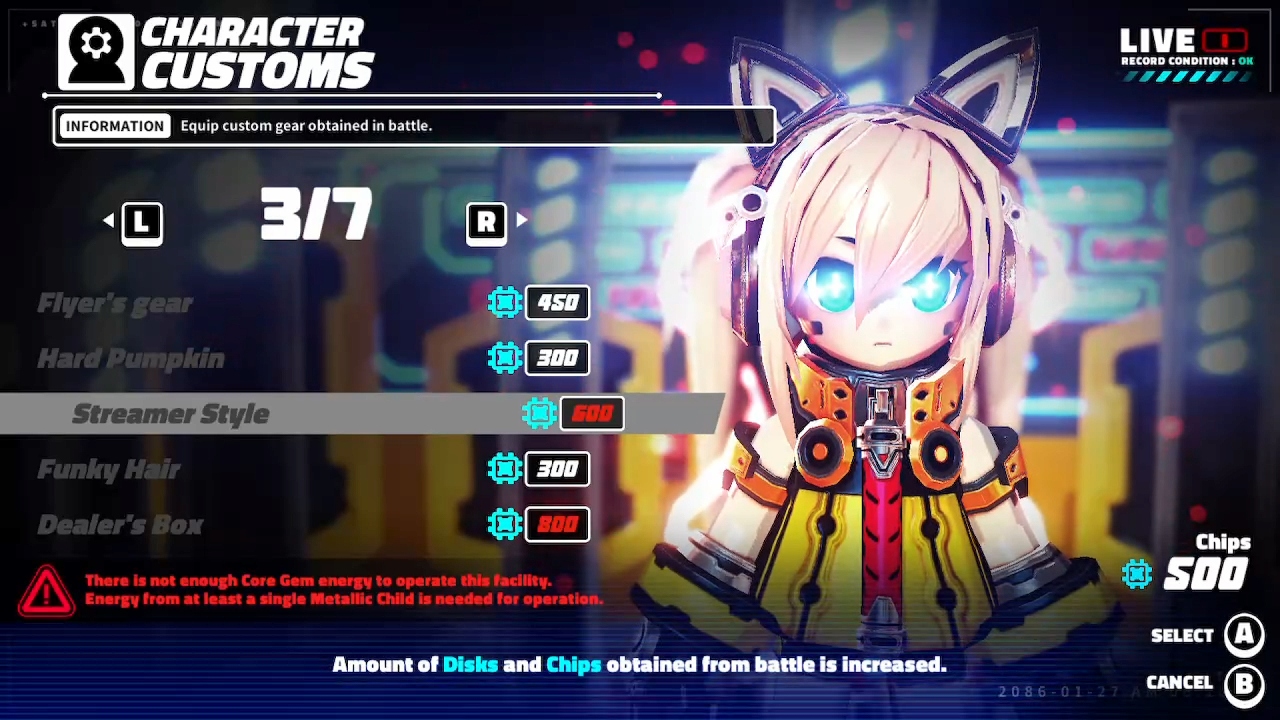The width and height of the screenshot is (1280, 720).
Task: Click the chip cost icon beside Dealer's Box
Action: click(x=504, y=524)
